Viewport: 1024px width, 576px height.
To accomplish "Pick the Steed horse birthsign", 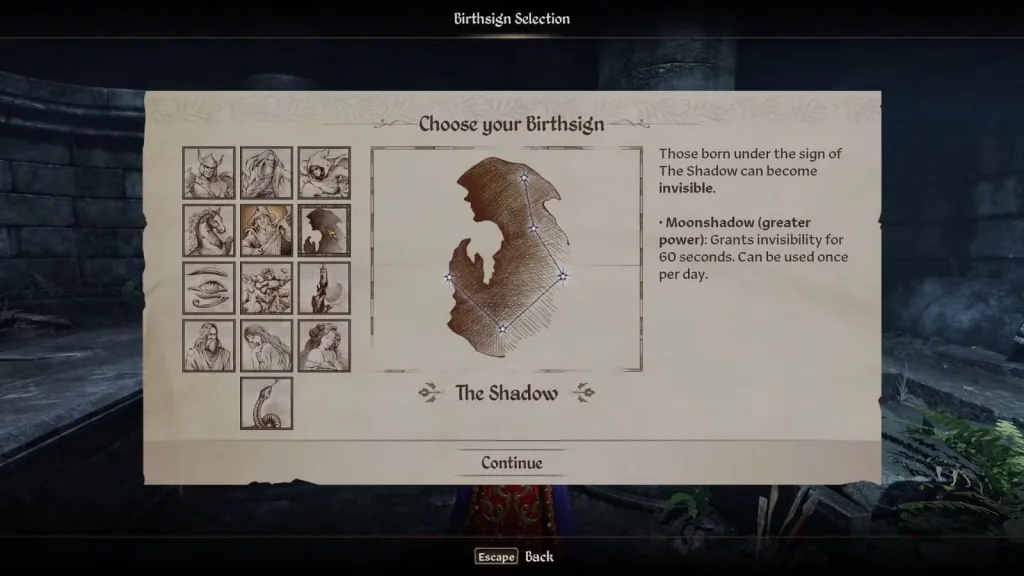I will 209,231.
